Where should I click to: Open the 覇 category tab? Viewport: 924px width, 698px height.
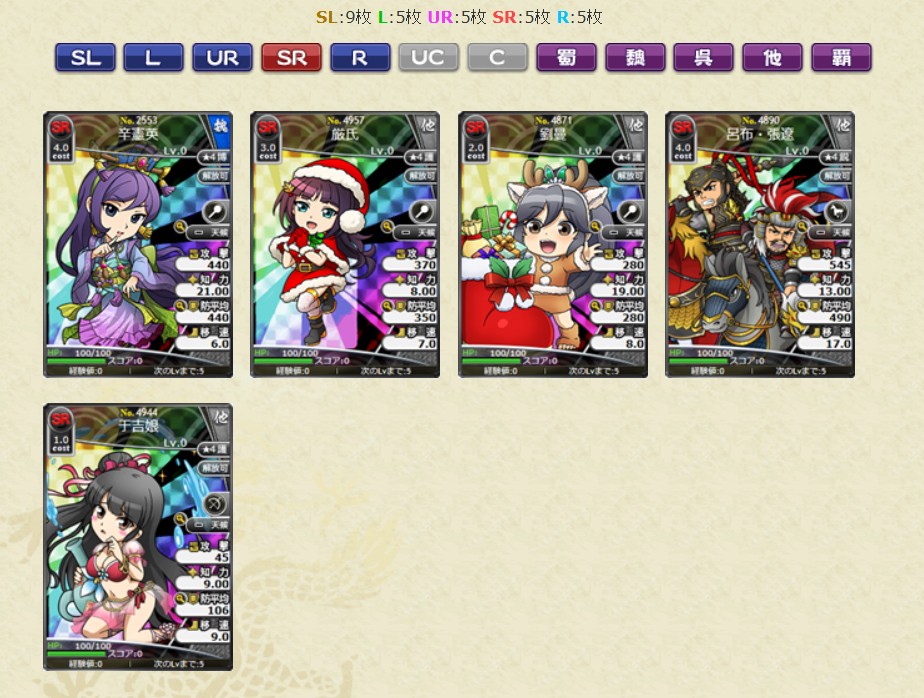coord(841,58)
